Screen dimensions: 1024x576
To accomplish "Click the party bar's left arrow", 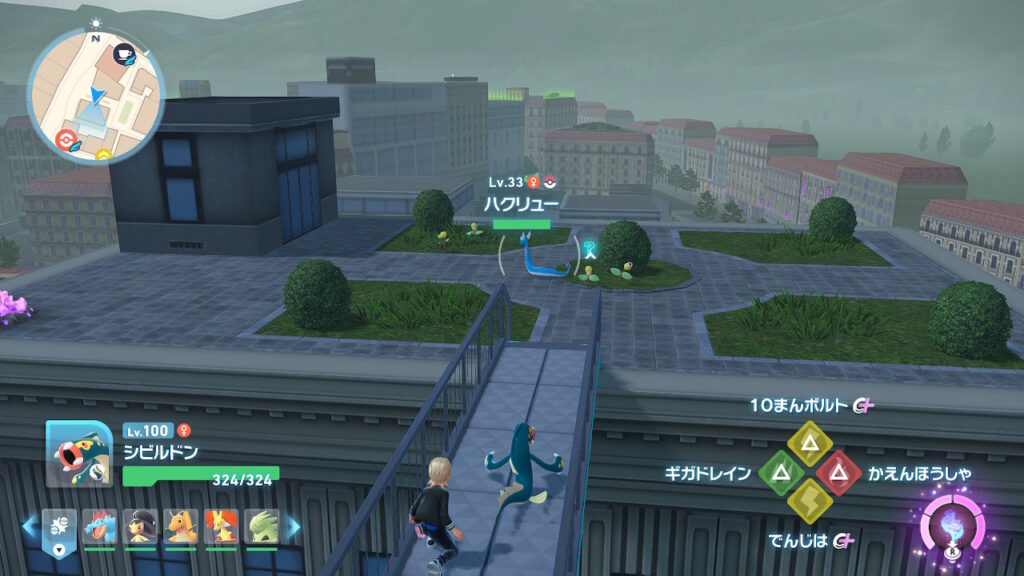I will pyautogui.click(x=30, y=526).
